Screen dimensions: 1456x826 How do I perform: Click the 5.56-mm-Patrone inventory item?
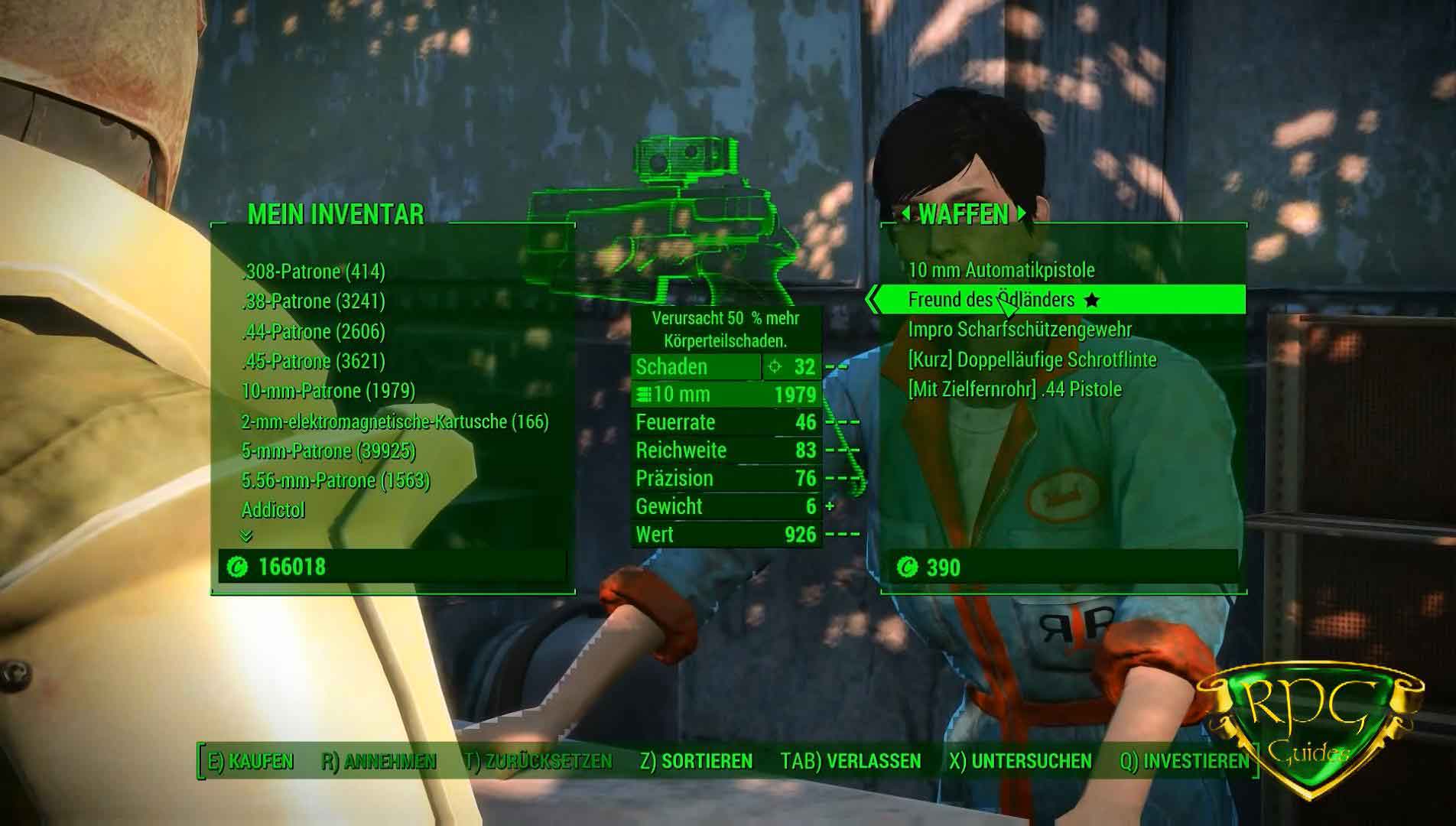tap(336, 481)
